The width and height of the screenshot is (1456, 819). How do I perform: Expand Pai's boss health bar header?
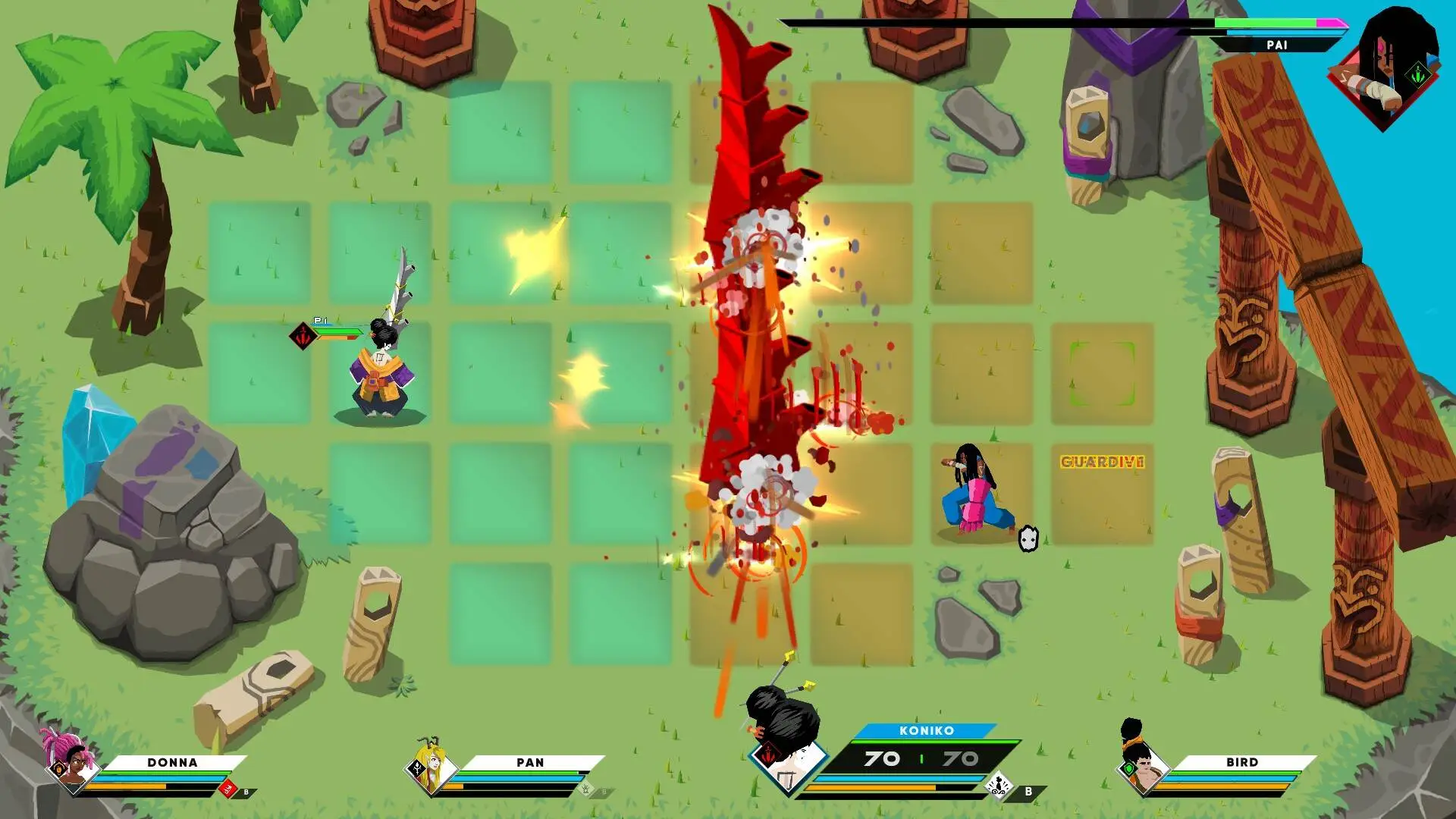1277,45
